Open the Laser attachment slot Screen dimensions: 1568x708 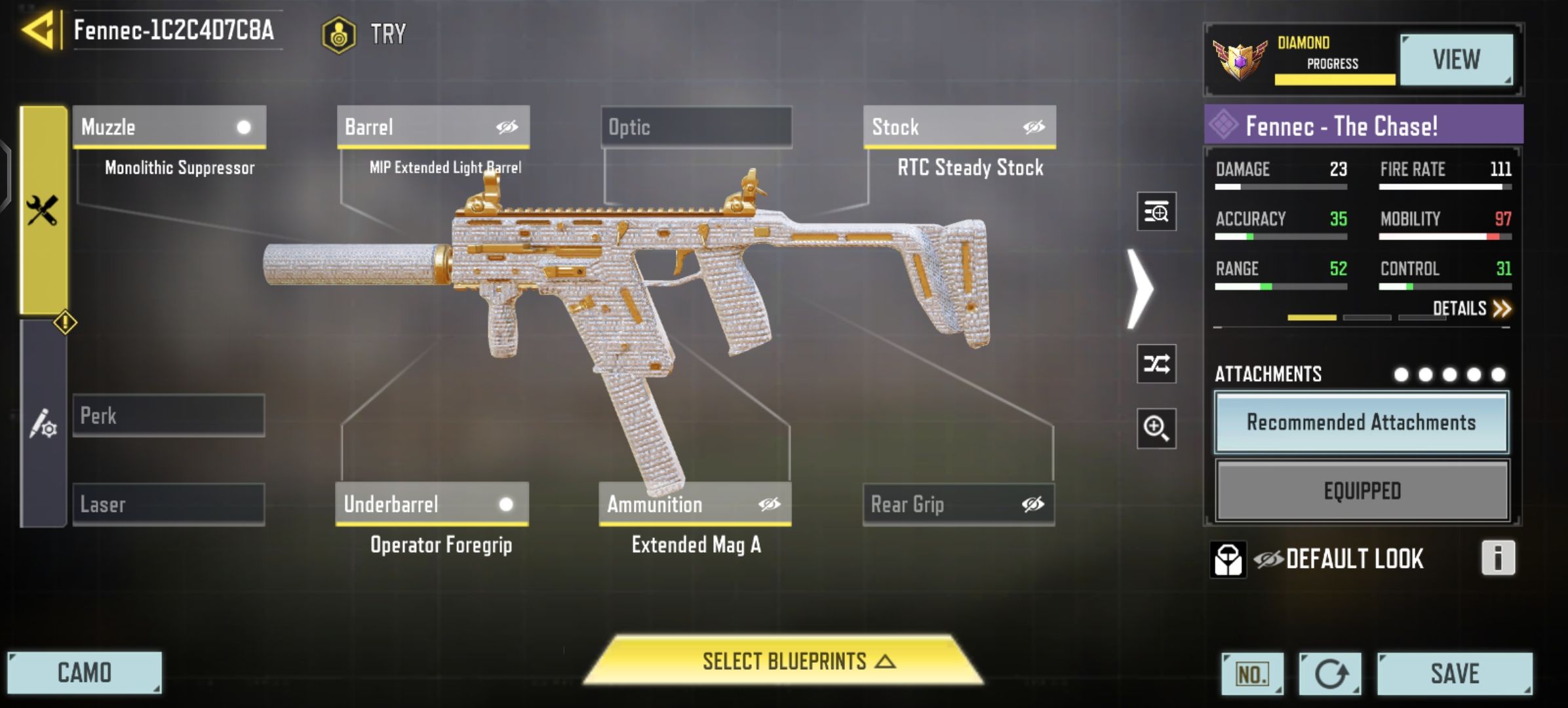pos(169,505)
